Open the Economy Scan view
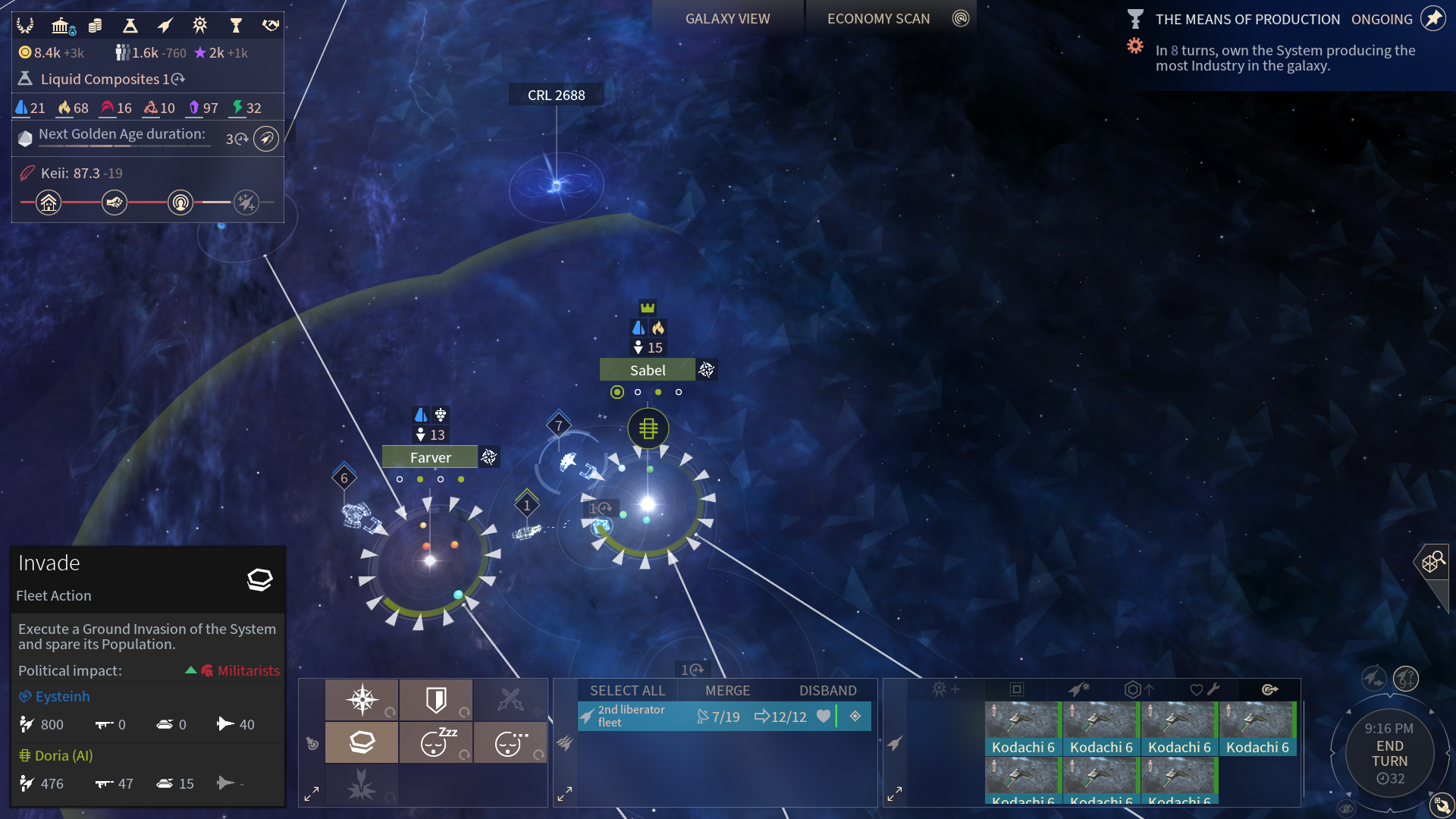Screen dimensions: 1456x819 pyautogui.click(x=878, y=18)
